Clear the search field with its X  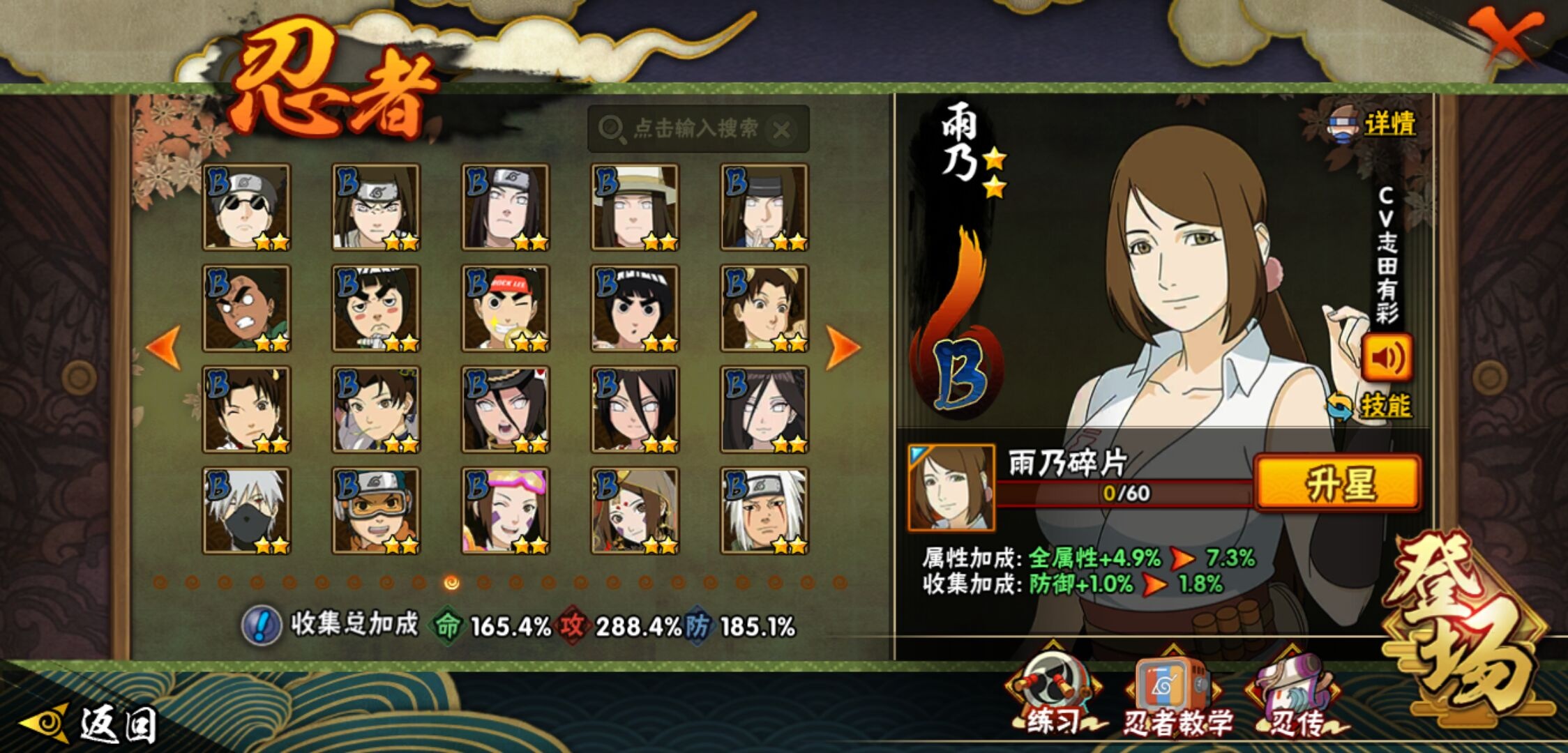782,130
